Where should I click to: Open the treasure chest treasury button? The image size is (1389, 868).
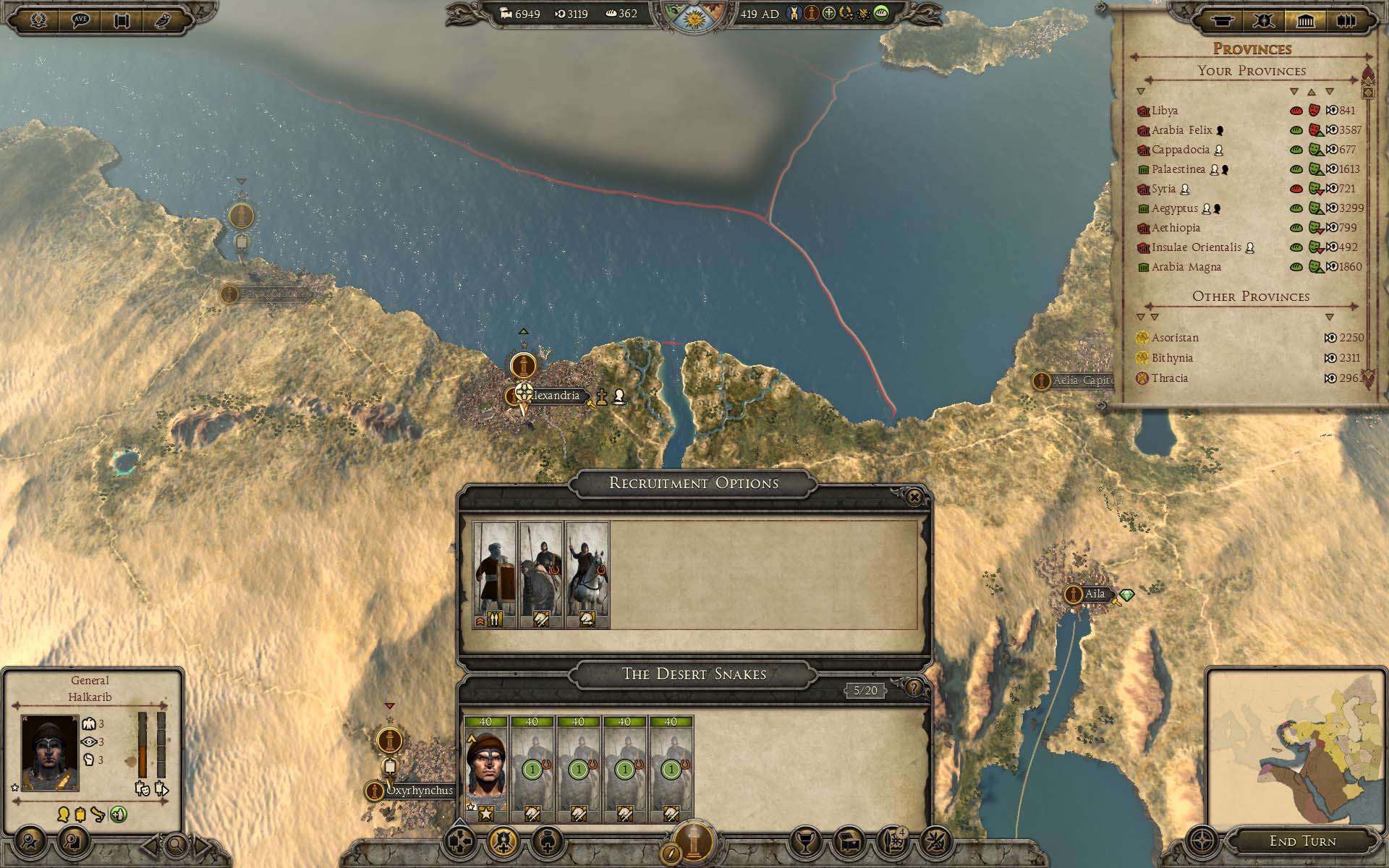[x=849, y=841]
